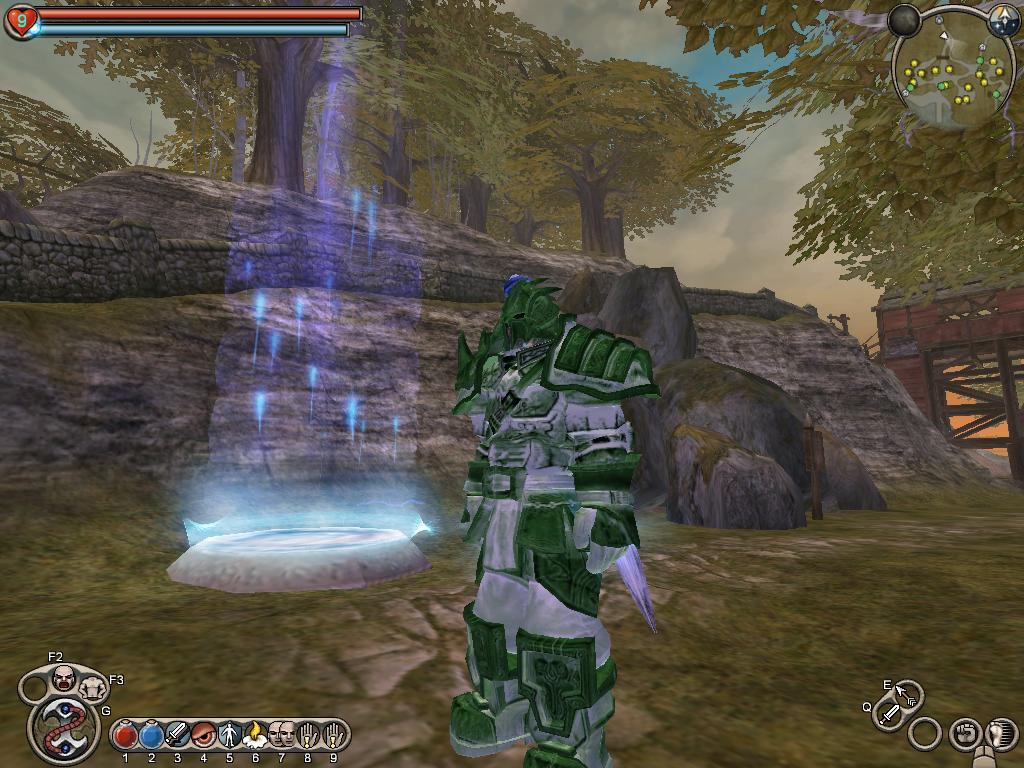Activate the red eye expression icon

[x=203, y=736]
